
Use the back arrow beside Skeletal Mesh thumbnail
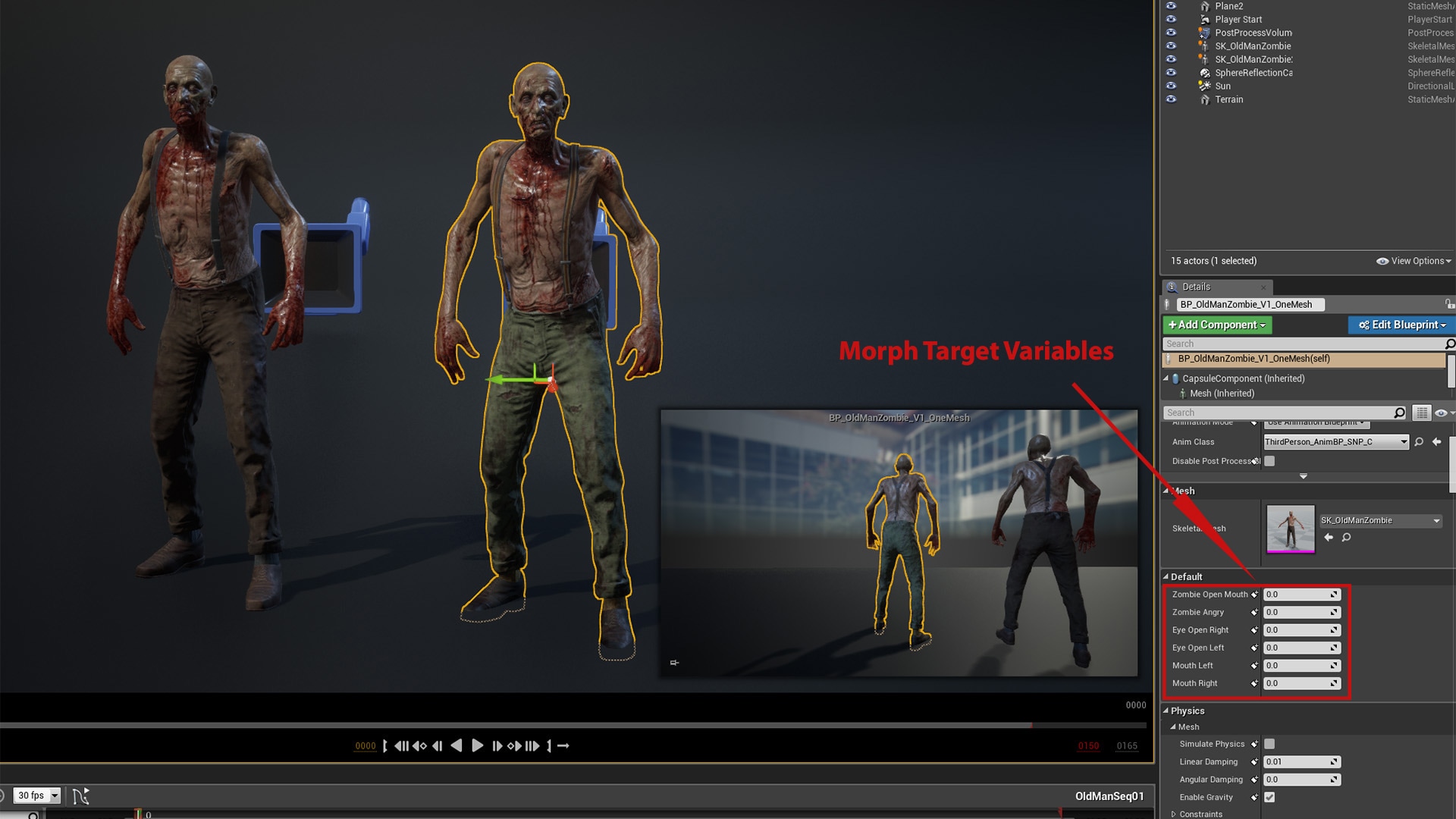(1329, 537)
